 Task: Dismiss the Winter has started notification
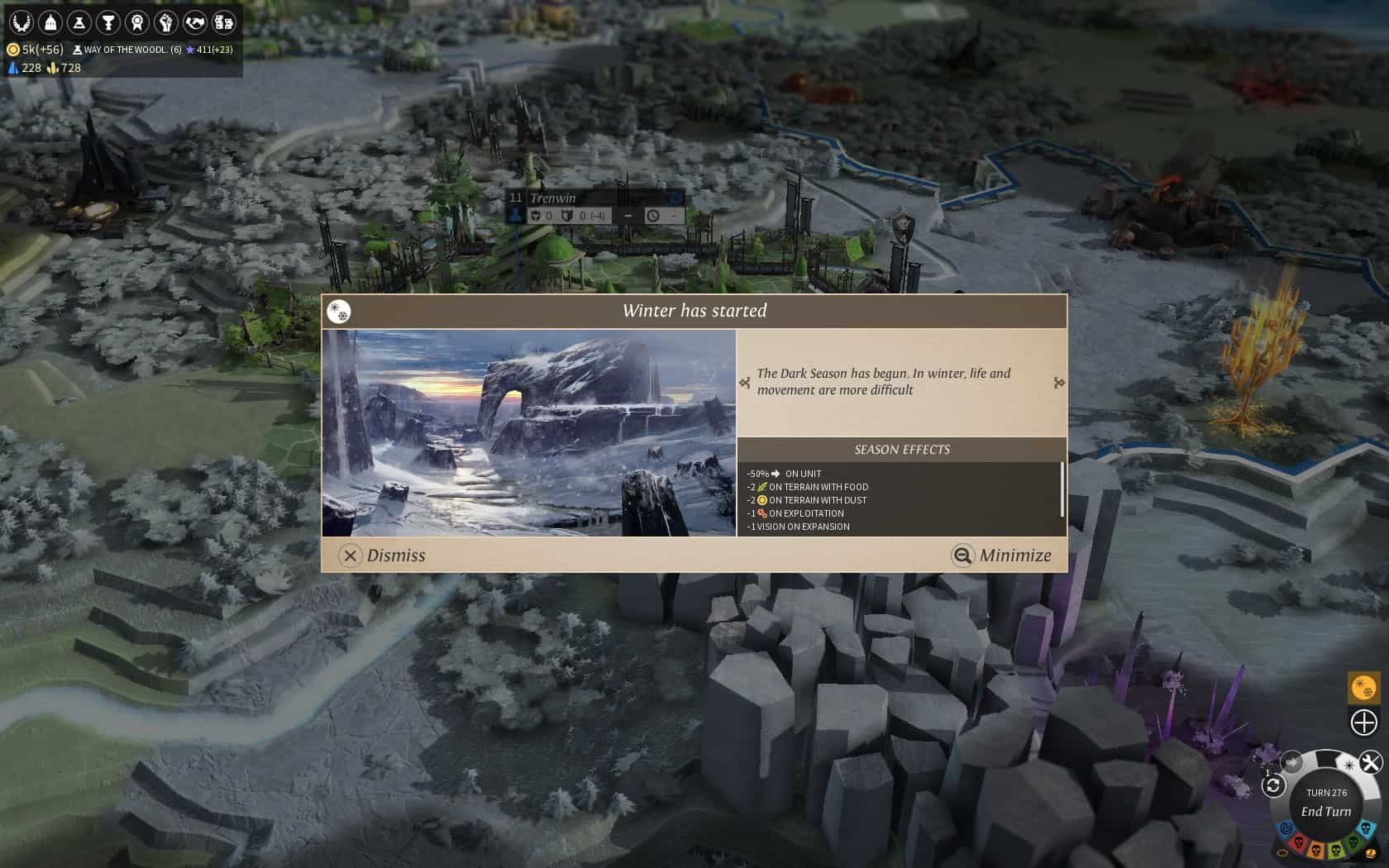coord(382,556)
